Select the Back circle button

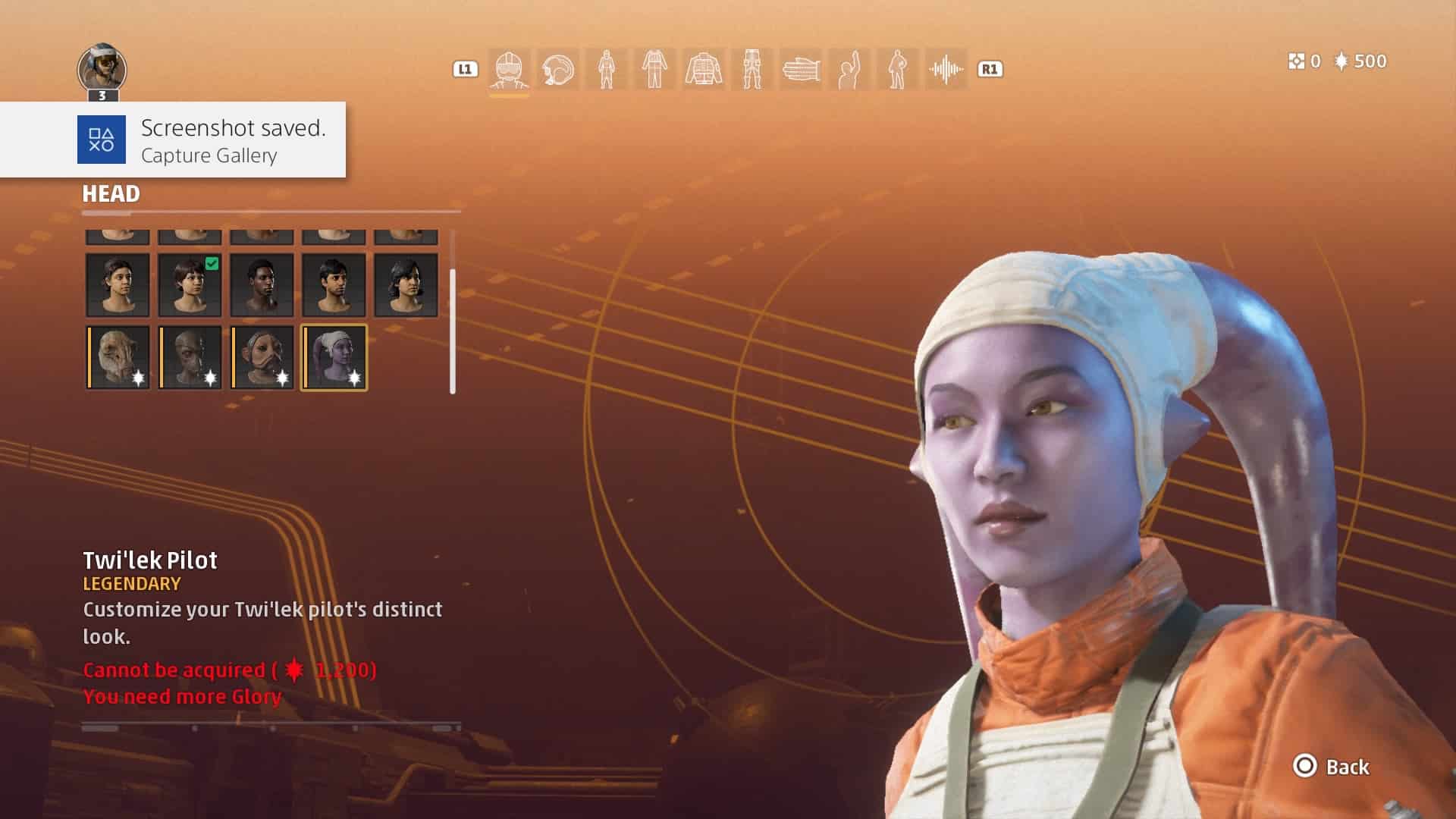(1306, 767)
